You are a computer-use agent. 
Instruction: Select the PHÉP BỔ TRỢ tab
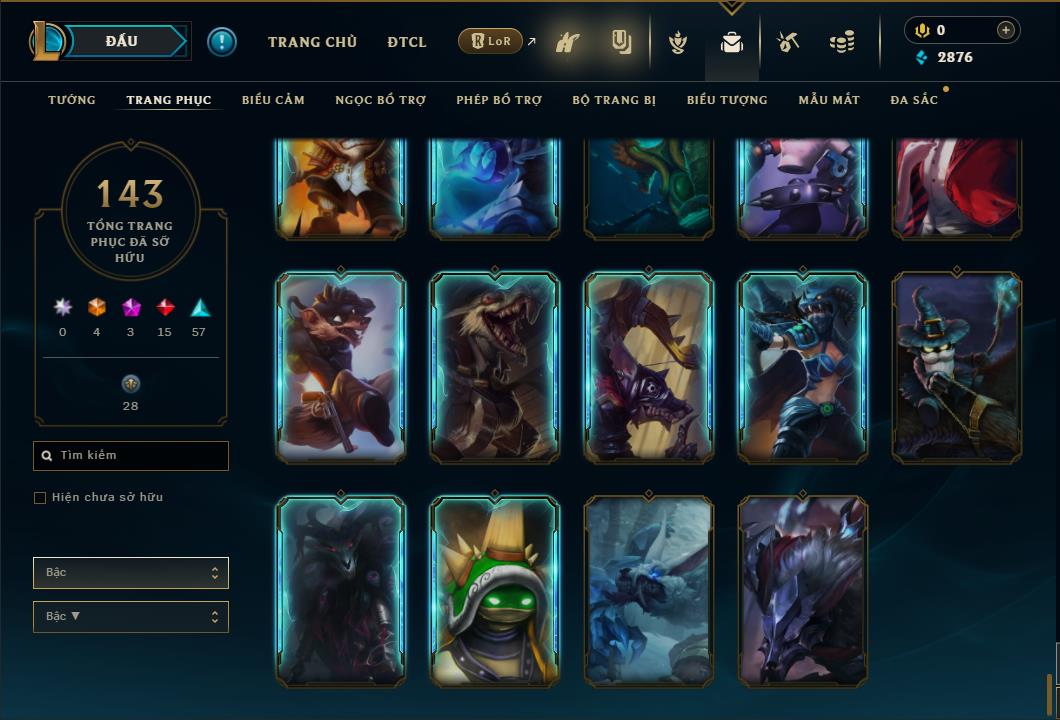point(499,100)
